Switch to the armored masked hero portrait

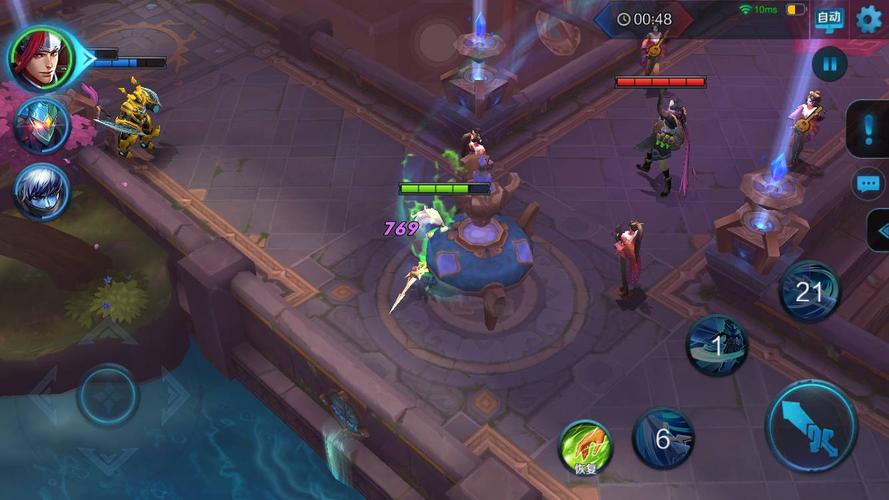click(x=41, y=126)
